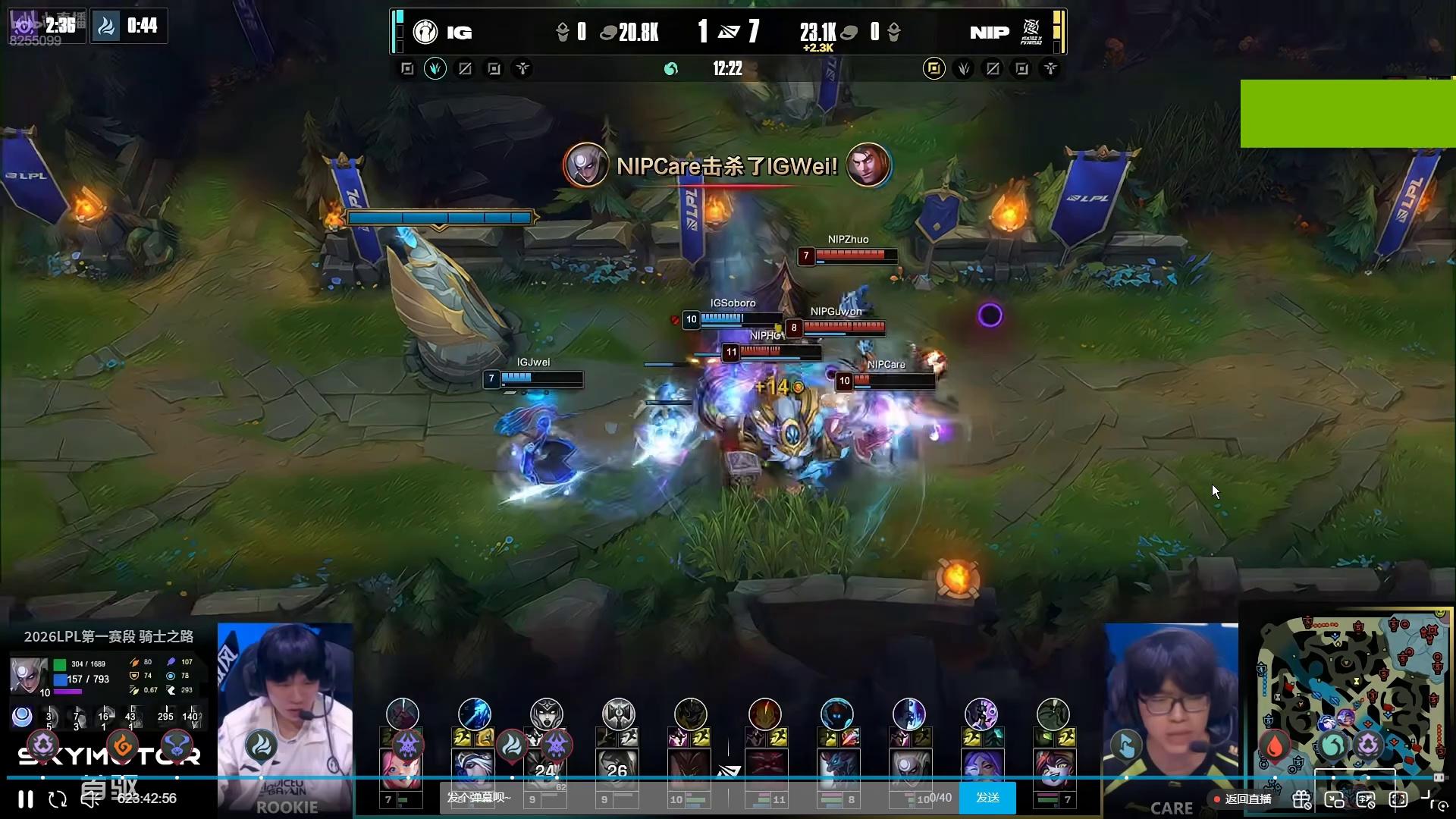Select Diana portrait in the stats panel

coord(29,675)
